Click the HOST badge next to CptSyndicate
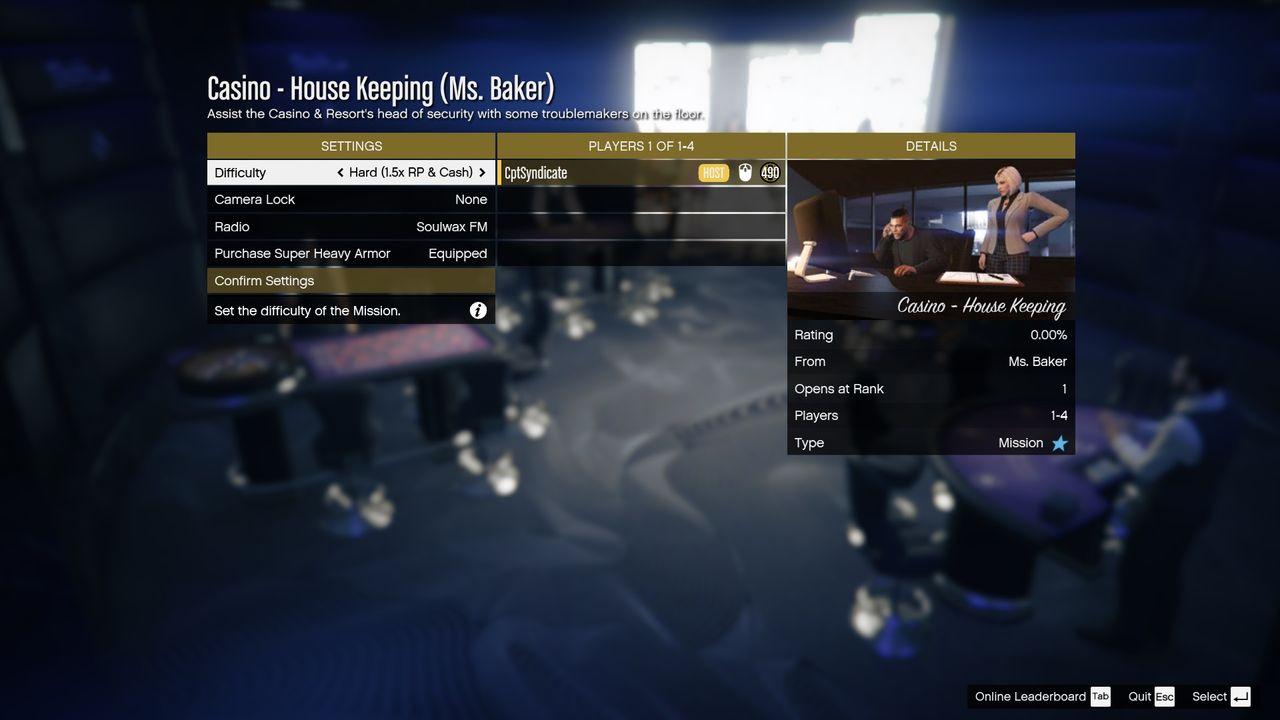The width and height of the screenshot is (1280, 720). point(714,172)
